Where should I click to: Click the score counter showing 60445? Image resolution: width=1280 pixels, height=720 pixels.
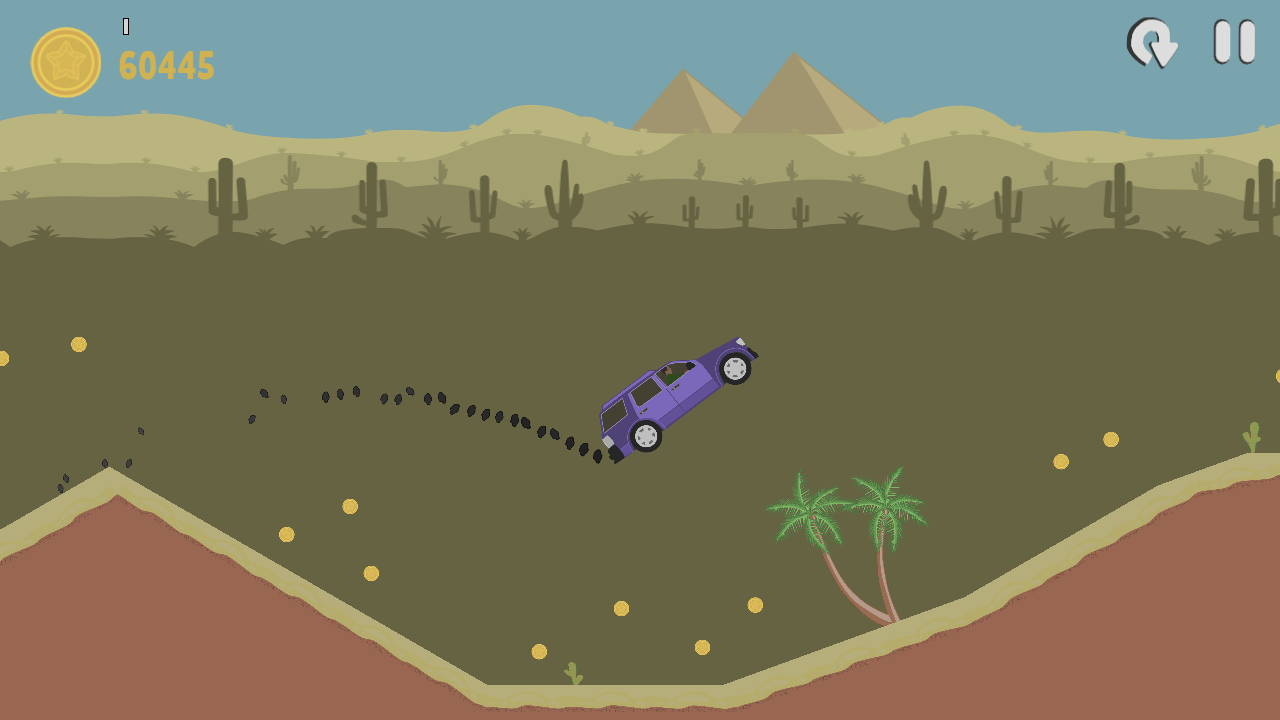166,66
